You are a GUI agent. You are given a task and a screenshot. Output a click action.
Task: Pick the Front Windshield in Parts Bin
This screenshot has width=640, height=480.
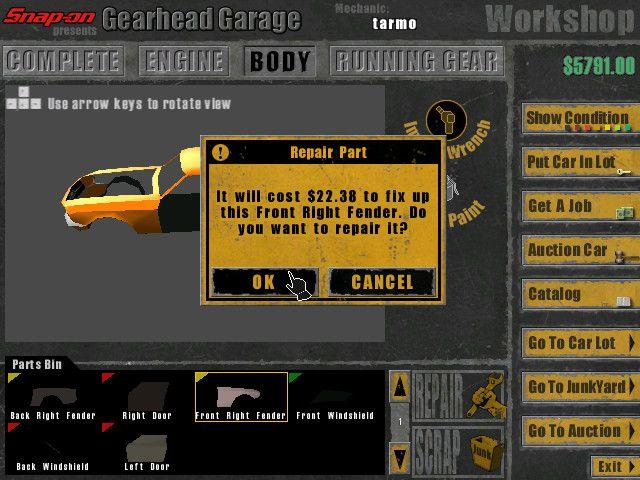point(333,397)
